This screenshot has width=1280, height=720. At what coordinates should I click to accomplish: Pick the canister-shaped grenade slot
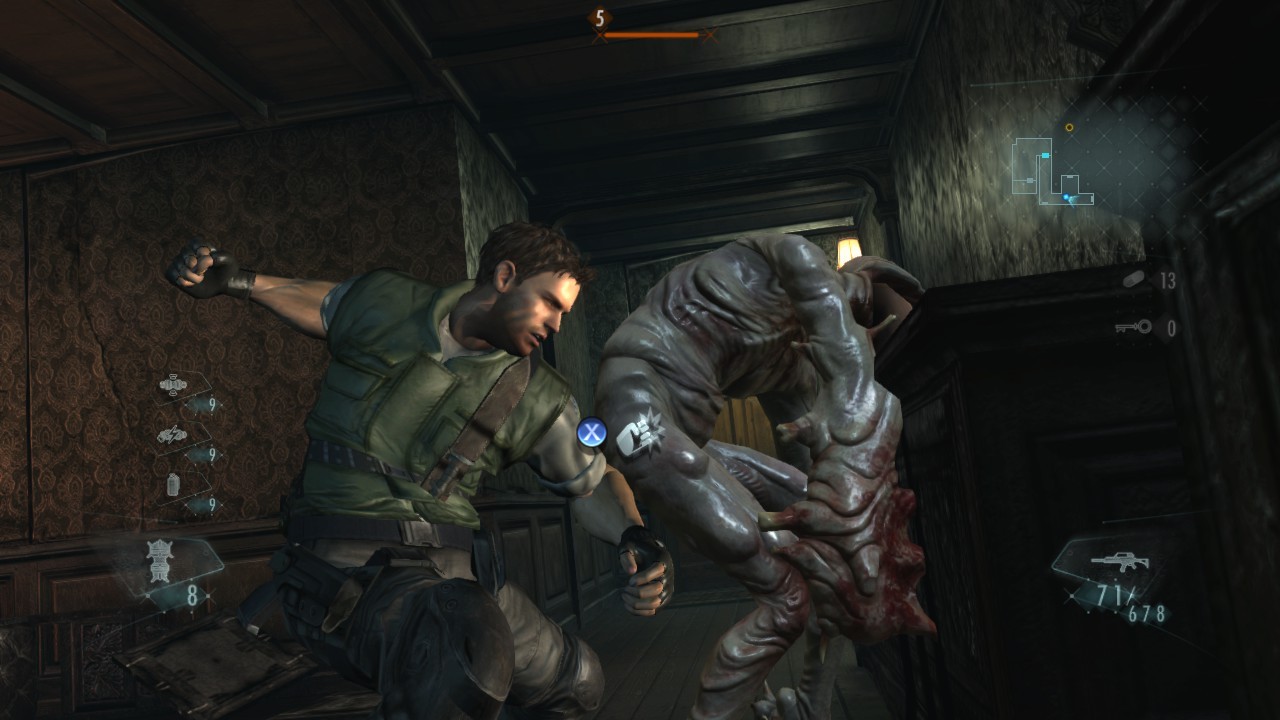point(173,486)
